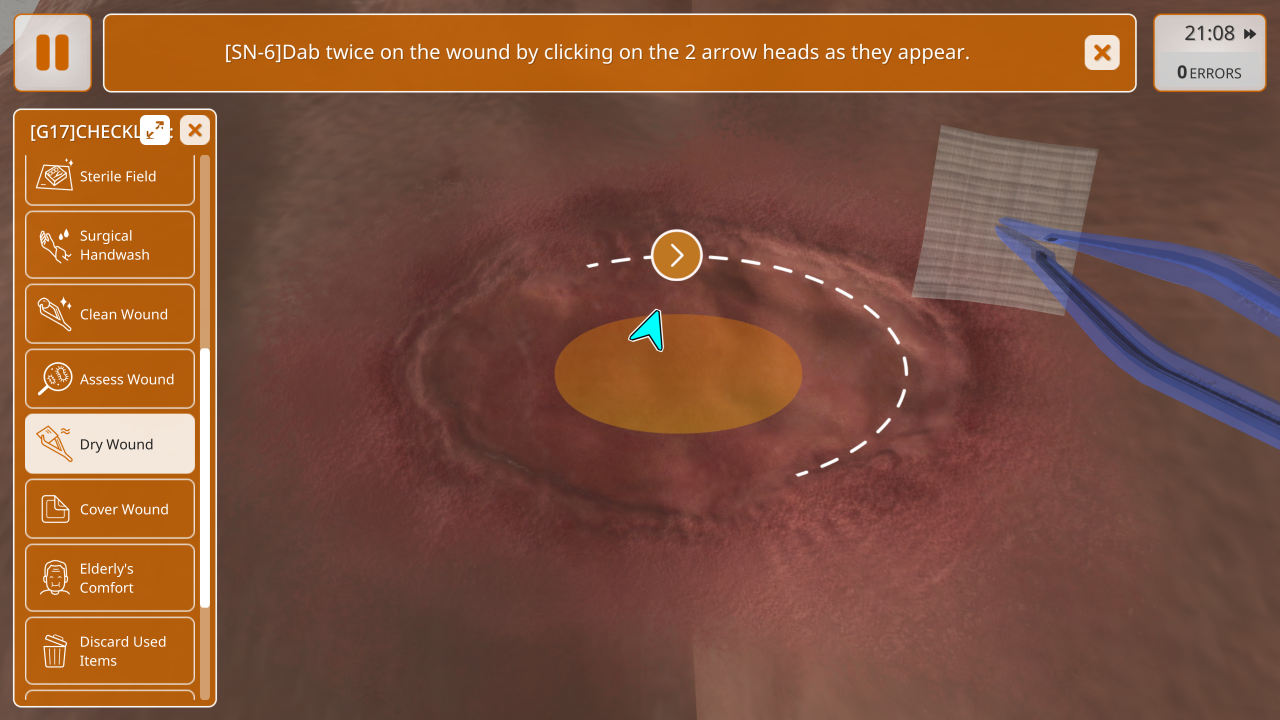
Task: Click the fast-forward timer arrows
Action: tap(1249, 34)
